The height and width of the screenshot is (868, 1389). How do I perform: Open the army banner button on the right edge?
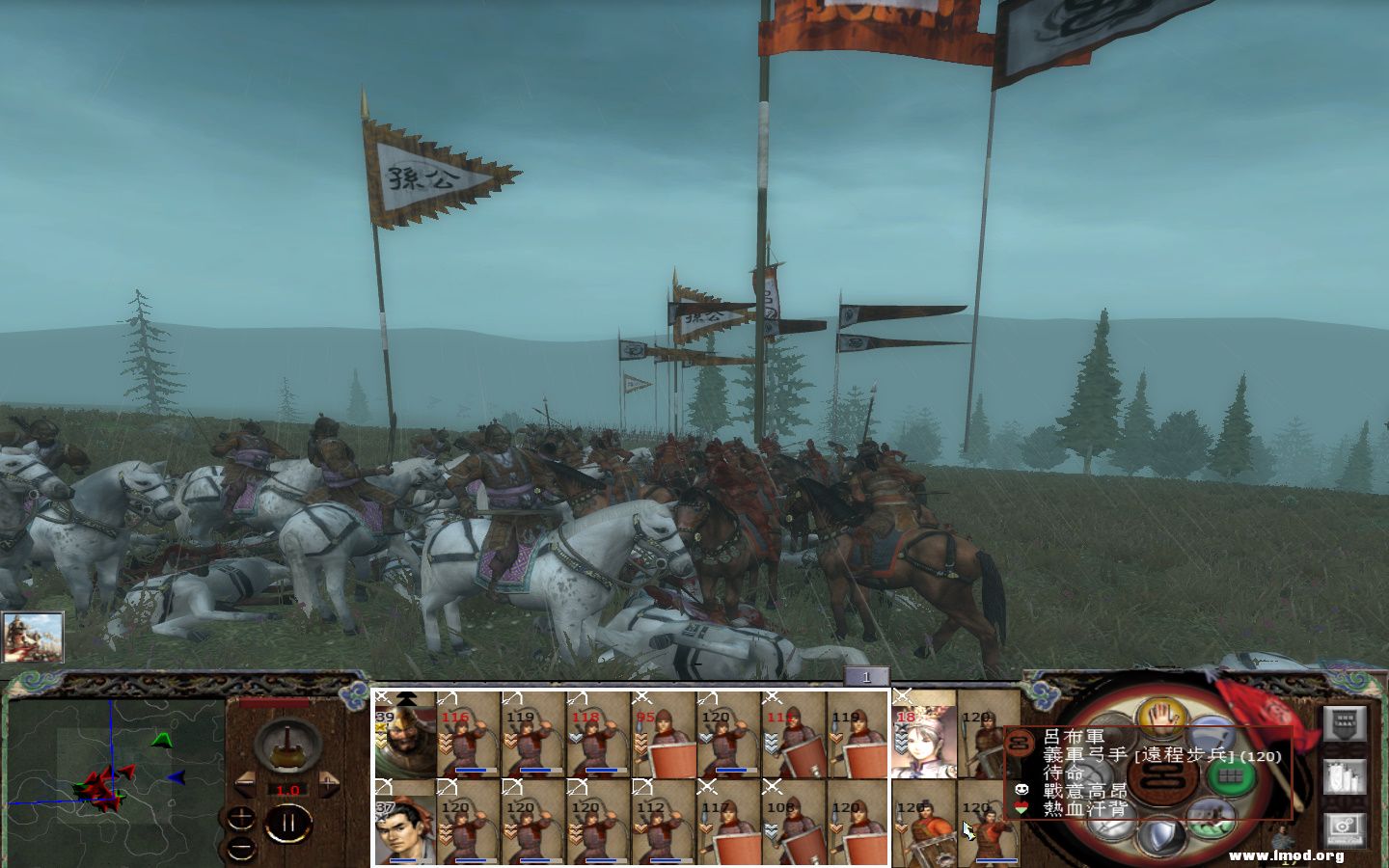coord(1345,722)
